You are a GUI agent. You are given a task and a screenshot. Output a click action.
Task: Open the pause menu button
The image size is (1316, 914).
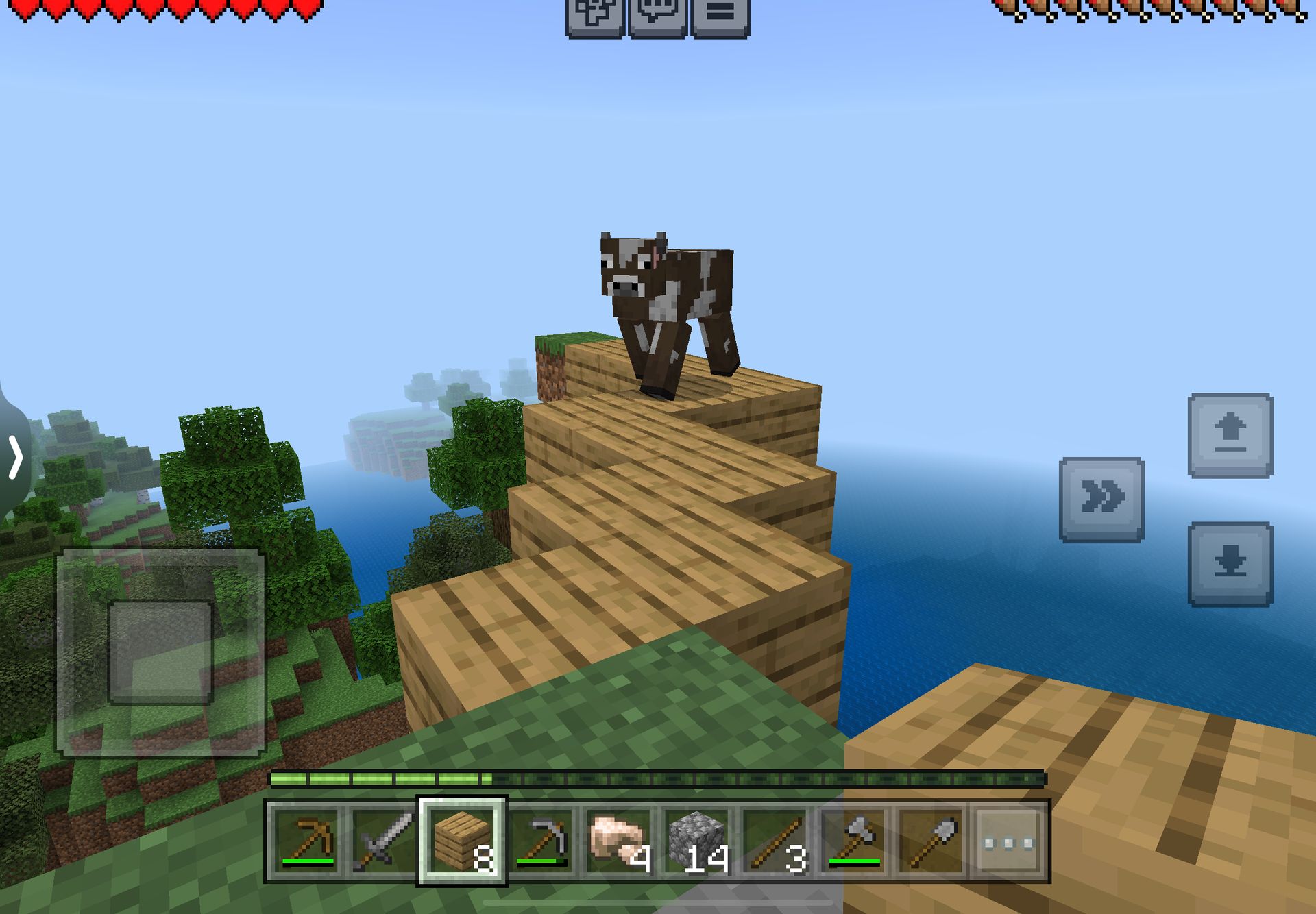(720, 15)
